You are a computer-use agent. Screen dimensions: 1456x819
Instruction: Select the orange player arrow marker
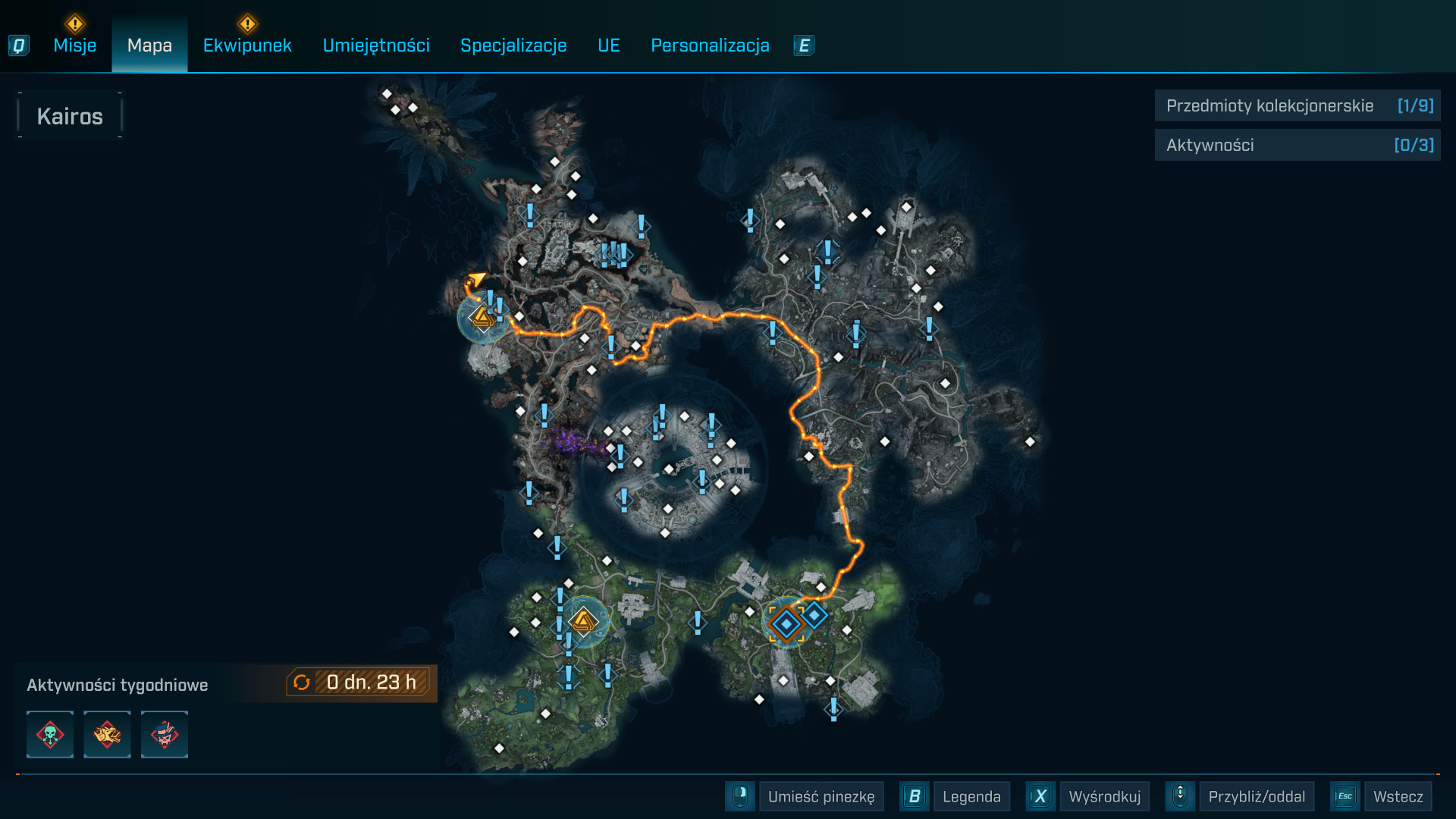476,280
